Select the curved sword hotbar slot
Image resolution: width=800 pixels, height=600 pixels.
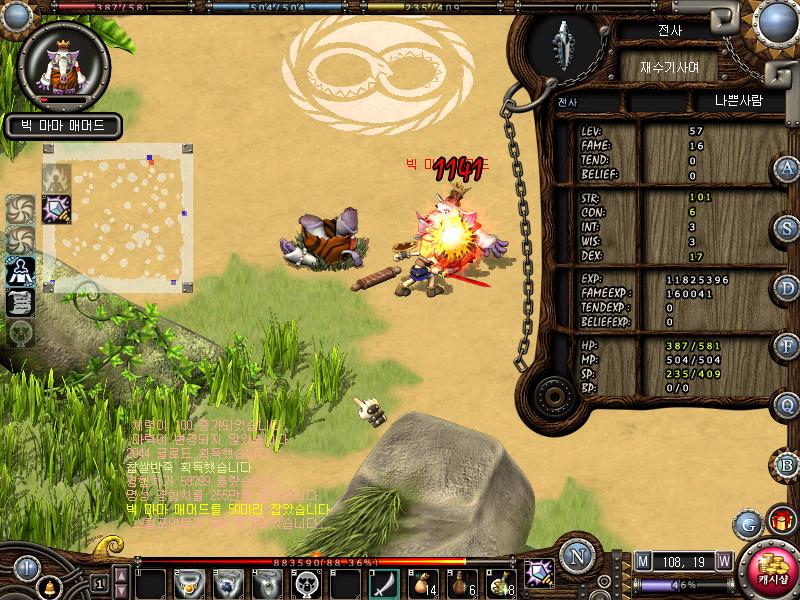point(385,581)
